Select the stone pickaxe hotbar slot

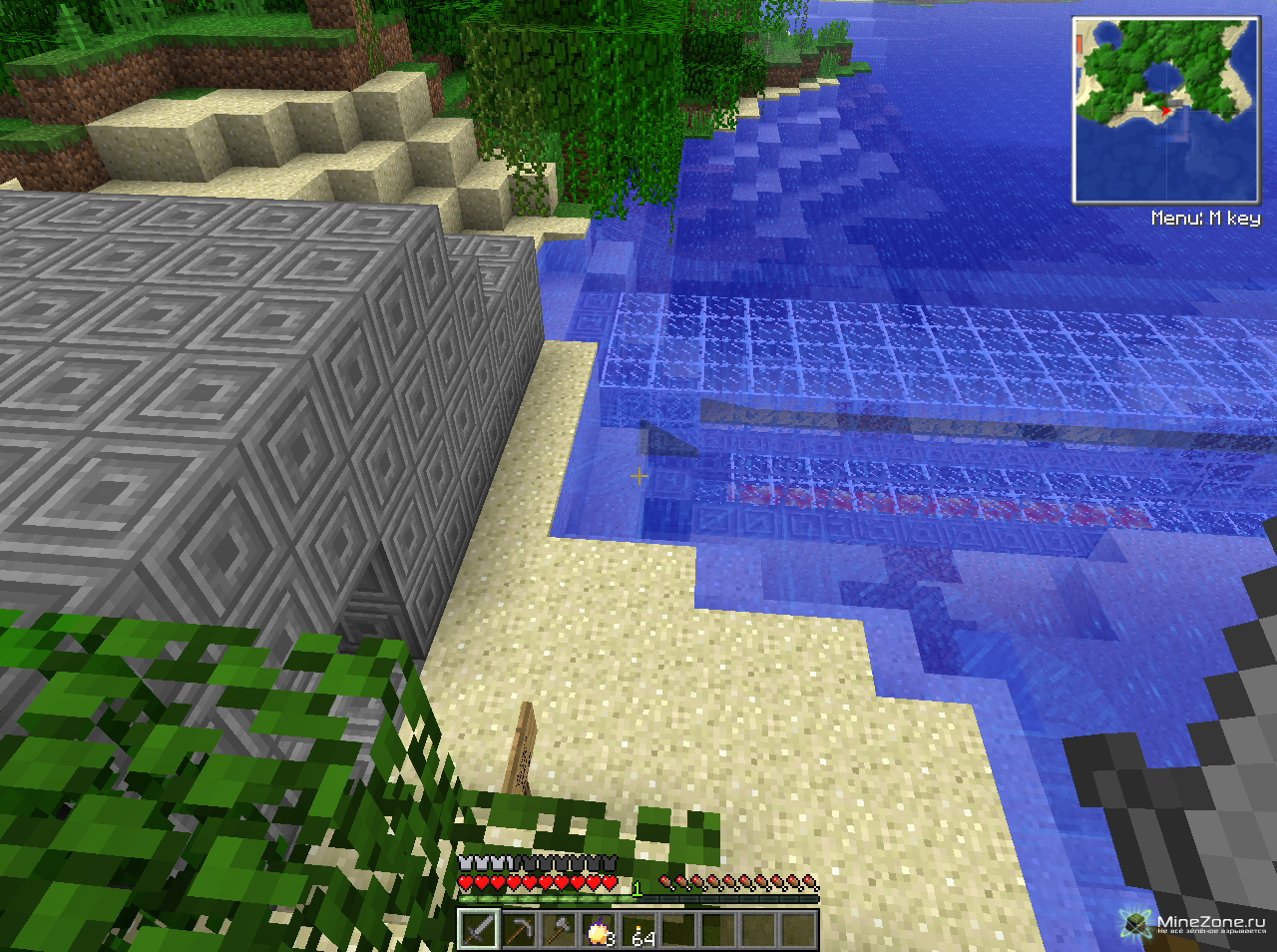(x=519, y=930)
